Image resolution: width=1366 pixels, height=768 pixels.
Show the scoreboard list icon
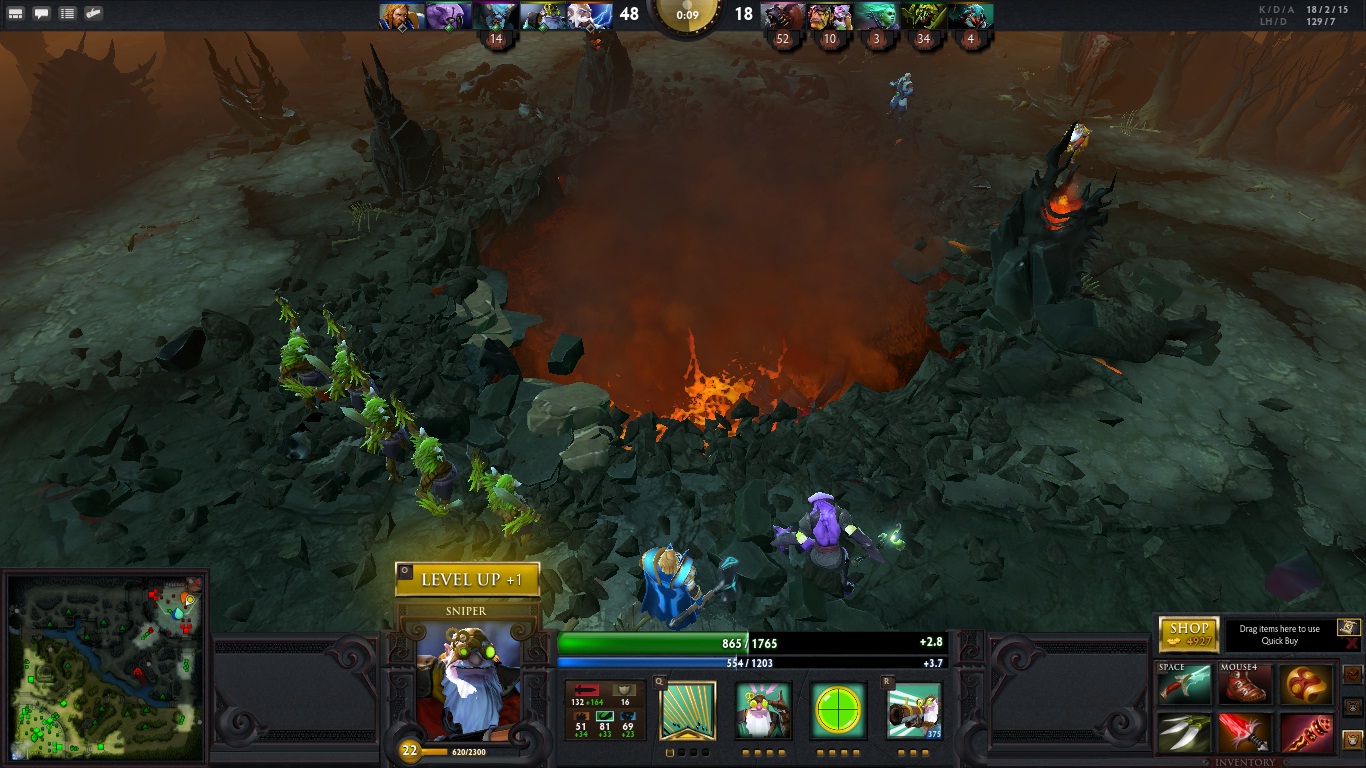point(67,14)
